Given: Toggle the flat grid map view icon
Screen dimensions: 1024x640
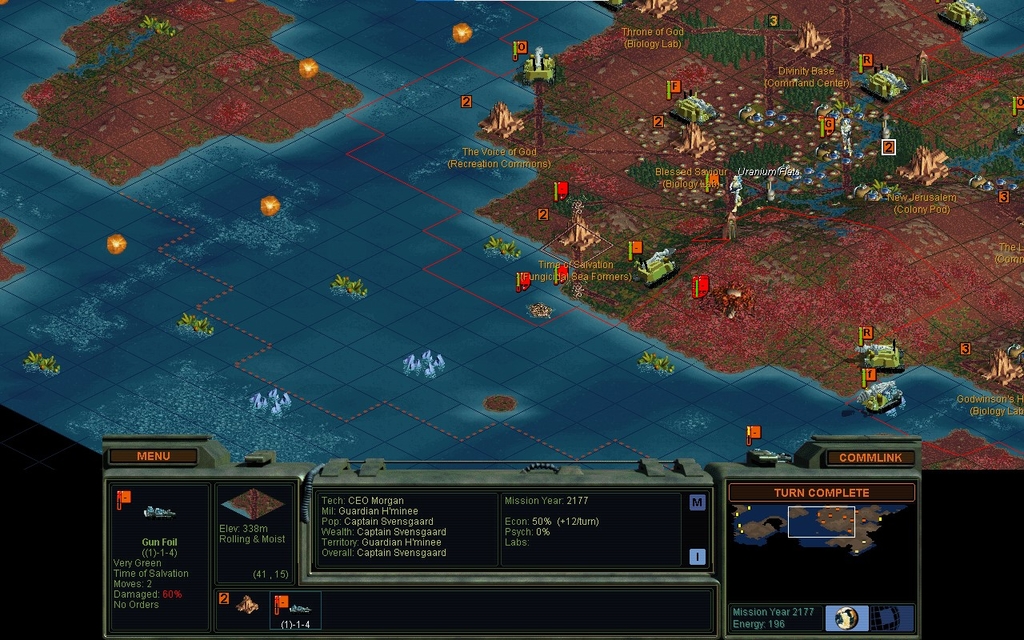Looking at the screenshot, I should coord(882,617).
